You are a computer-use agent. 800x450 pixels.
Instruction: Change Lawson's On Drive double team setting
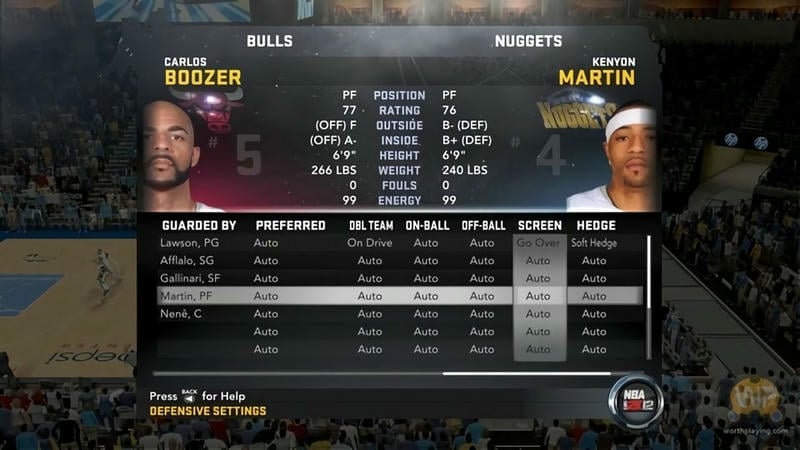369,243
